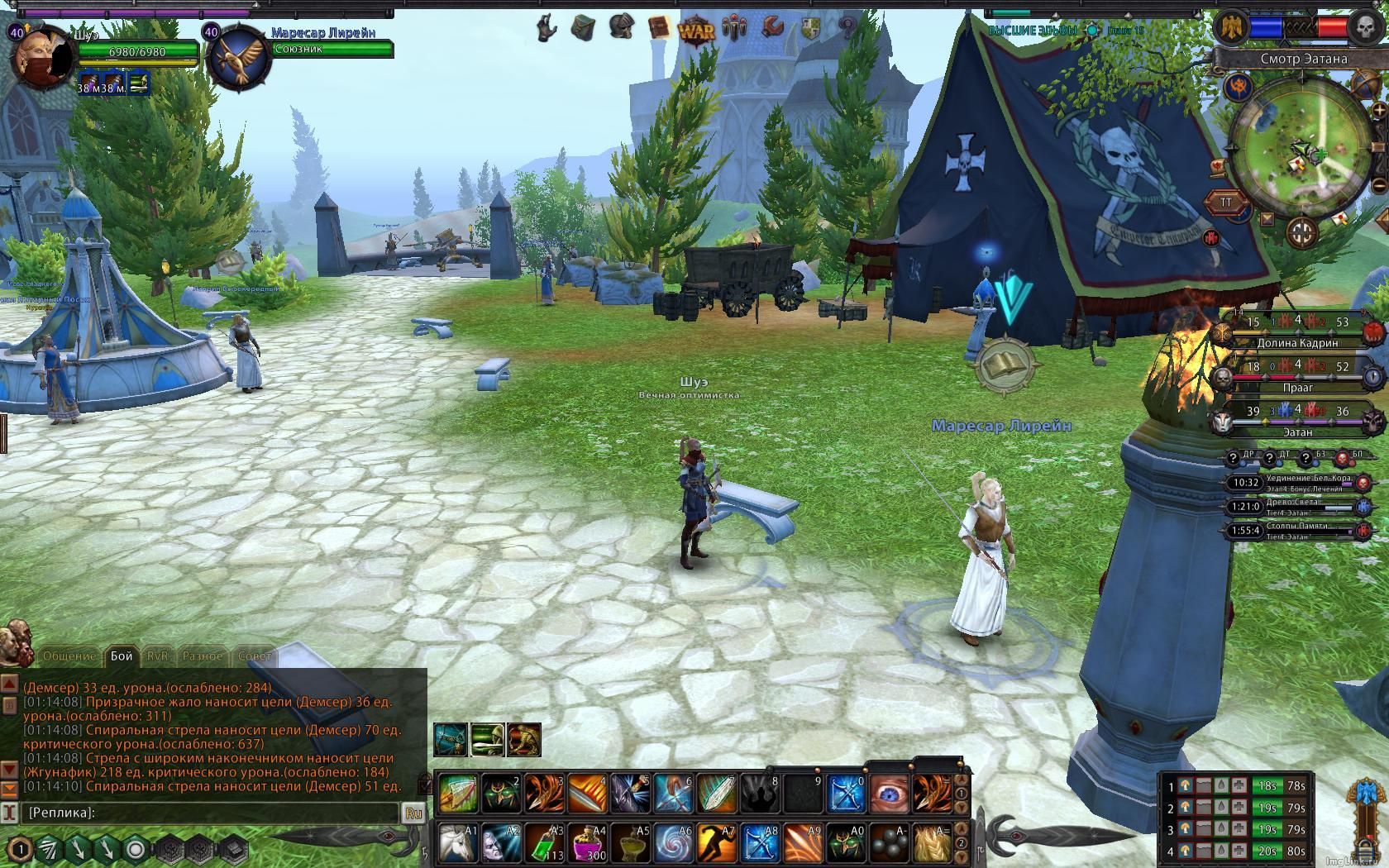Image resolution: width=1389 pixels, height=868 pixels.
Task: Open the question mark help icon
Action: point(847,28)
